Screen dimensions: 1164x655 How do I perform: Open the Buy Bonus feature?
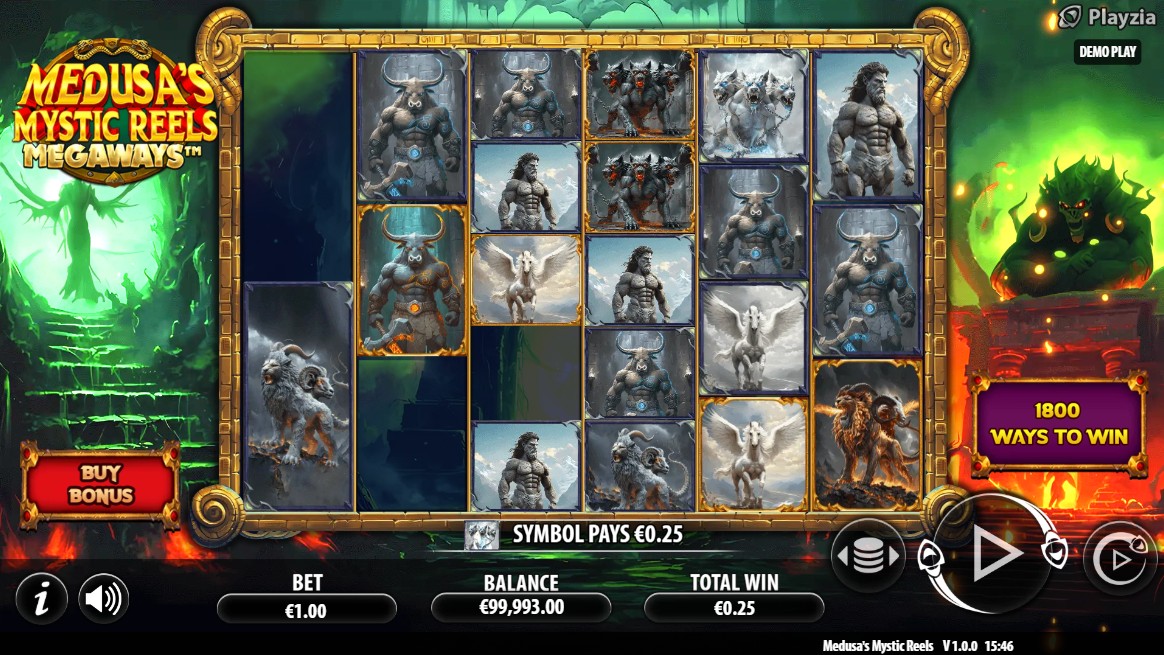click(x=100, y=485)
